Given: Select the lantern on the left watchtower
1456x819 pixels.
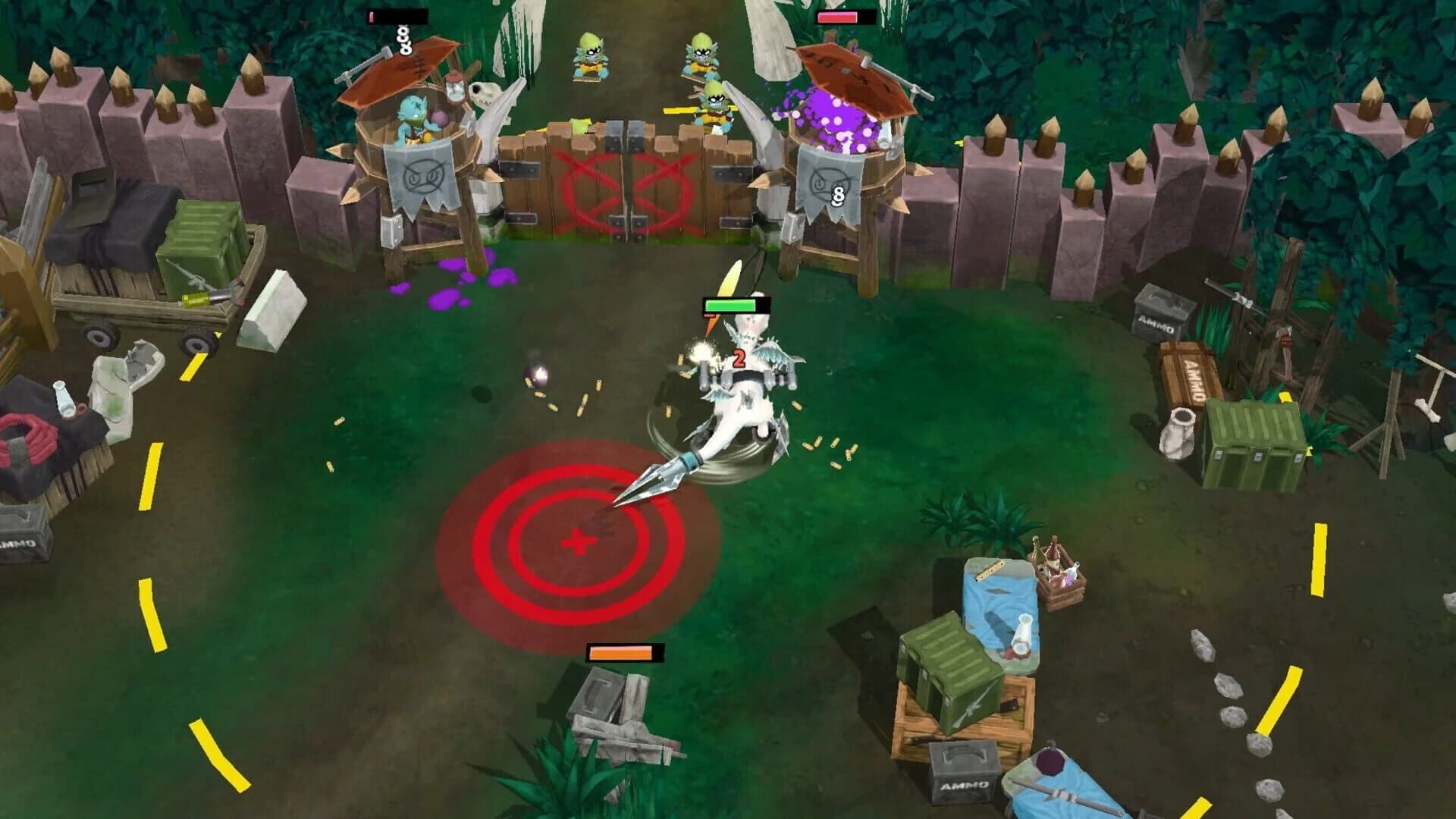Looking at the screenshot, I should tap(455, 87).
